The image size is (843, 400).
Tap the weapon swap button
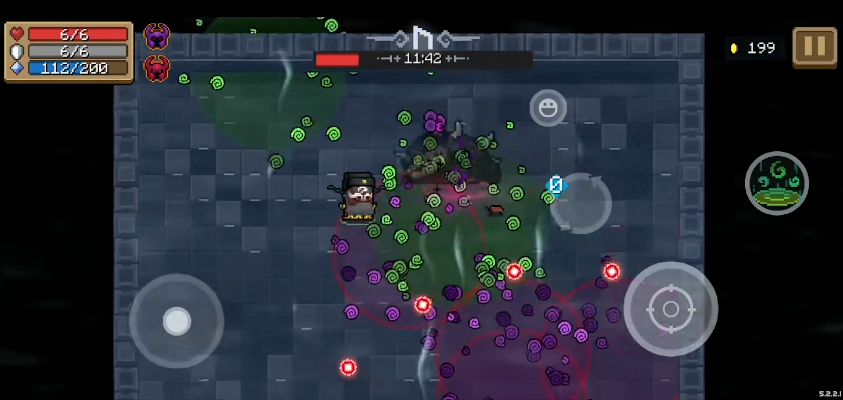tap(580, 203)
